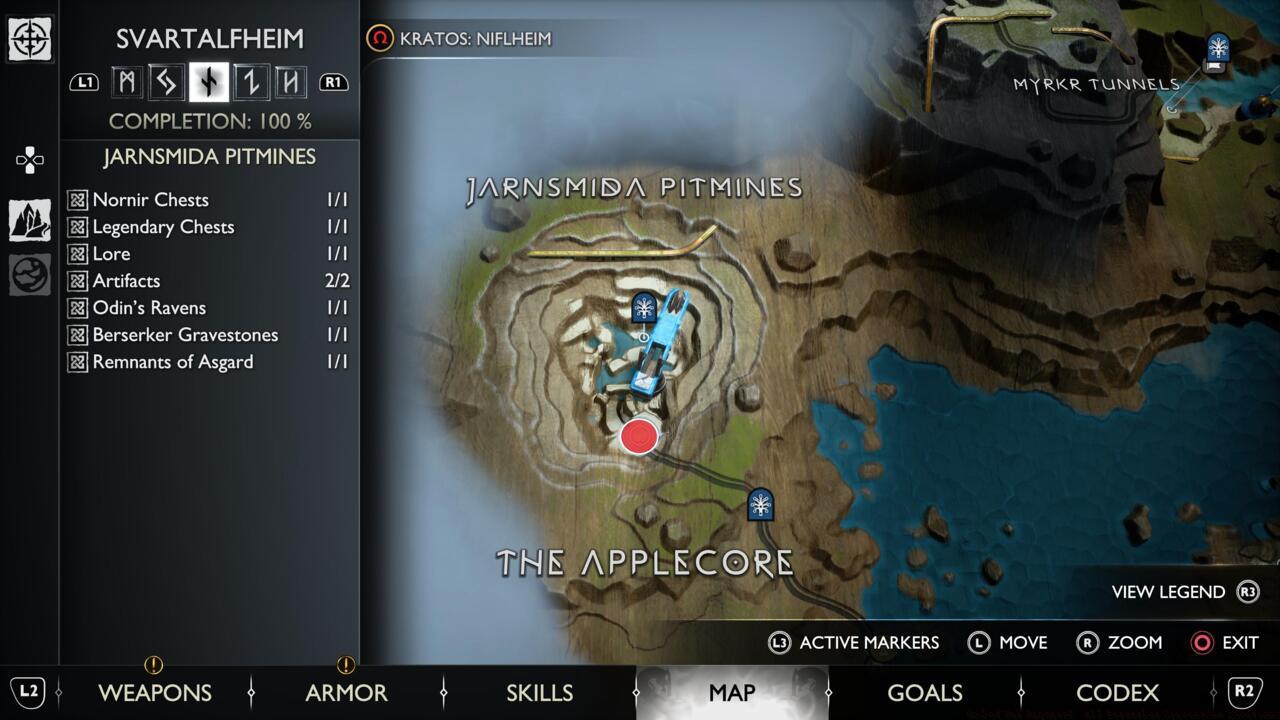Image resolution: width=1280 pixels, height=720 pixels.
Task: Open the Codex tab
Action: 1117,692
